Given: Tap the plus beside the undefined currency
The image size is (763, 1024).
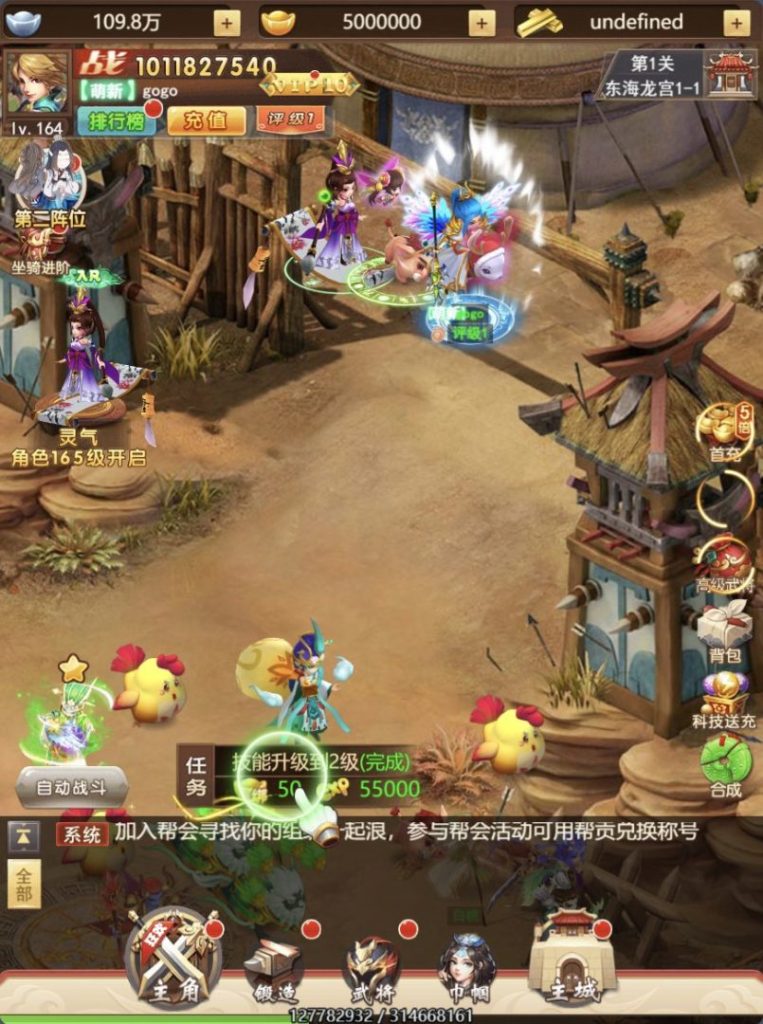Looking at the screenshot, I should point(737,22).
